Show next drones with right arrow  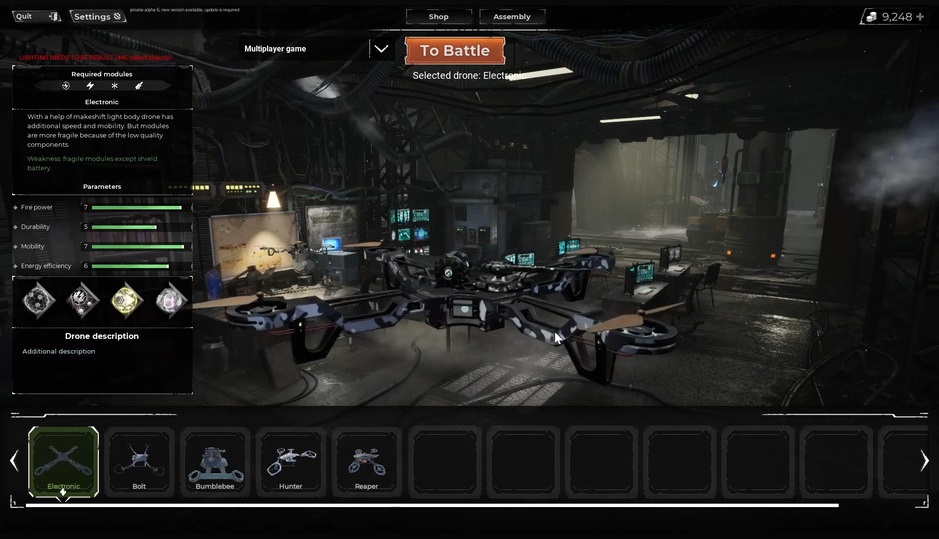point(924,460)
